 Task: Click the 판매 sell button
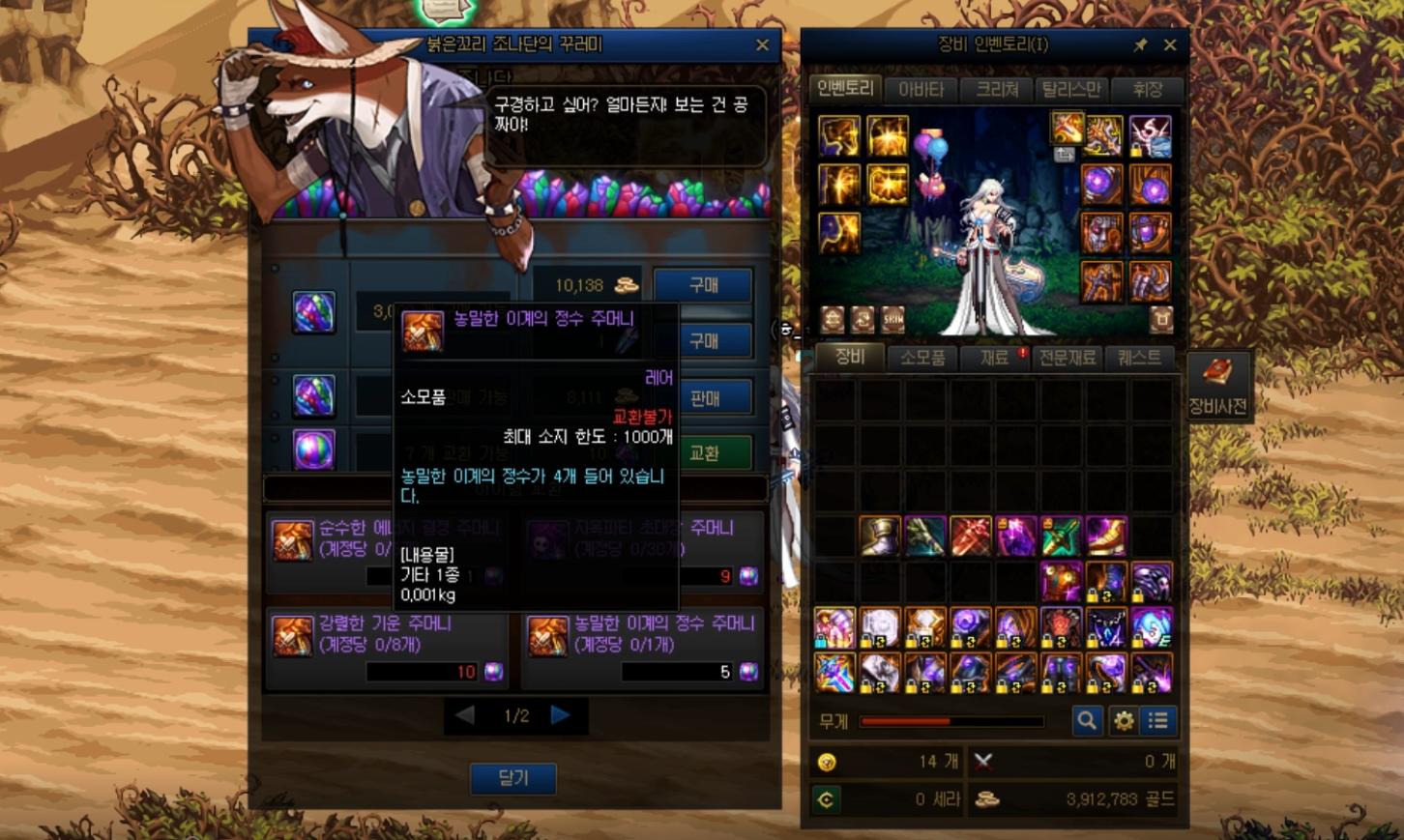[703, 397]
